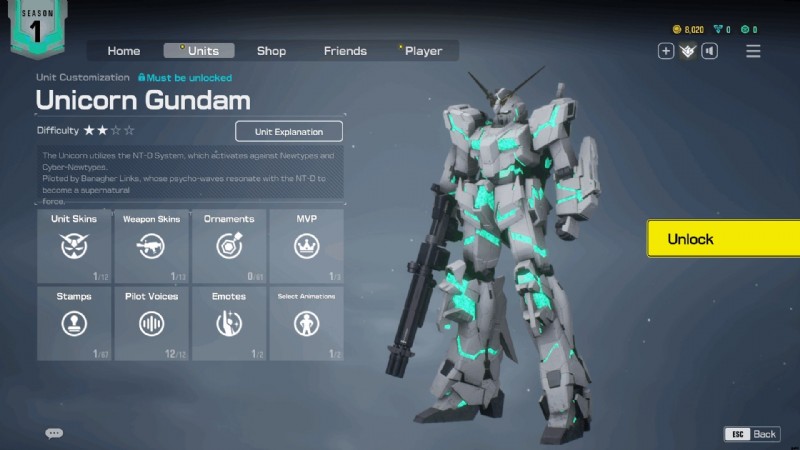Open the Friends tab
The image size is (800, 450).
point(345,51)
